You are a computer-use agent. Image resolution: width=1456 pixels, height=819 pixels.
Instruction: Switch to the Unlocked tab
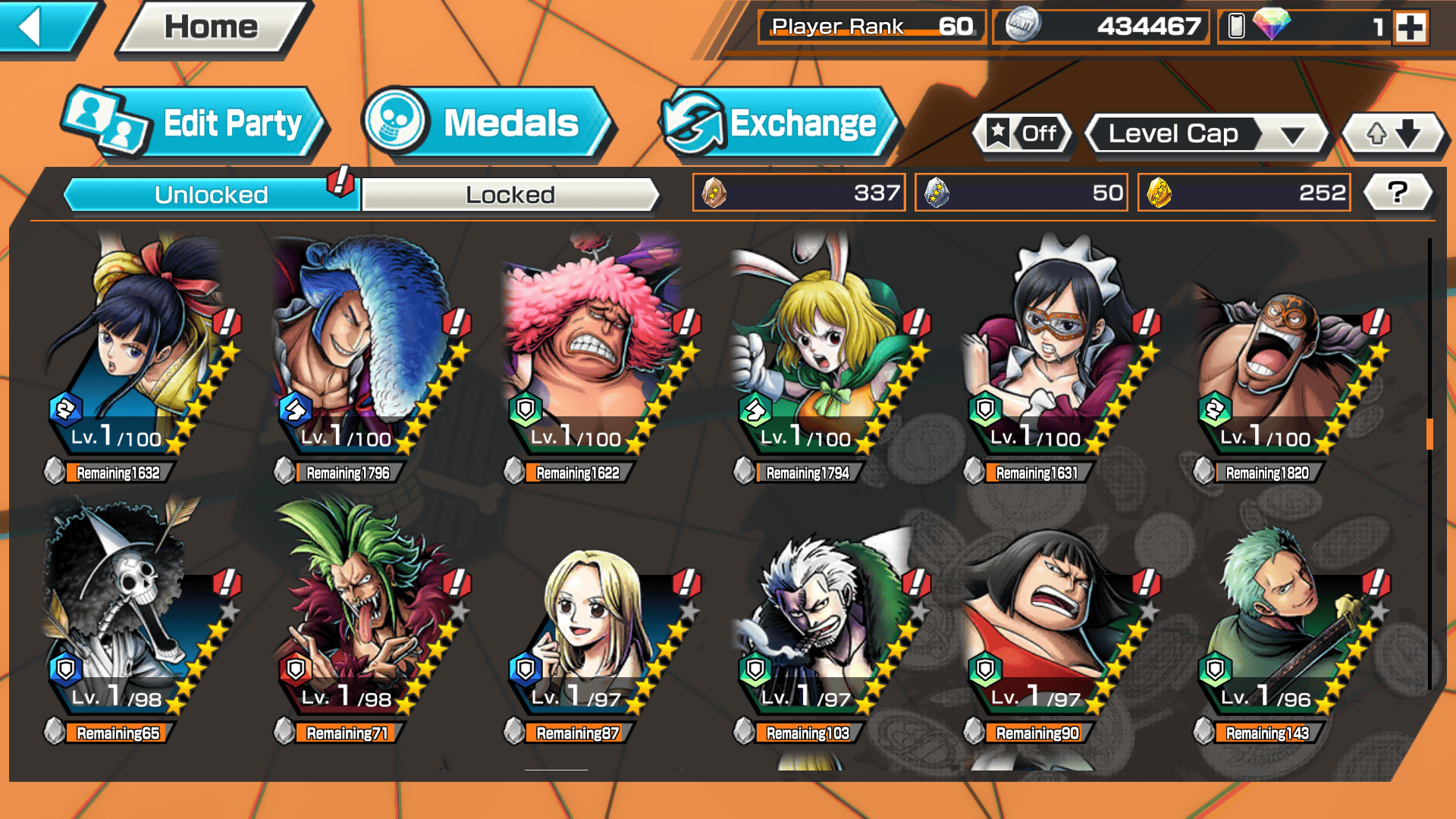(x=211, y=195)
